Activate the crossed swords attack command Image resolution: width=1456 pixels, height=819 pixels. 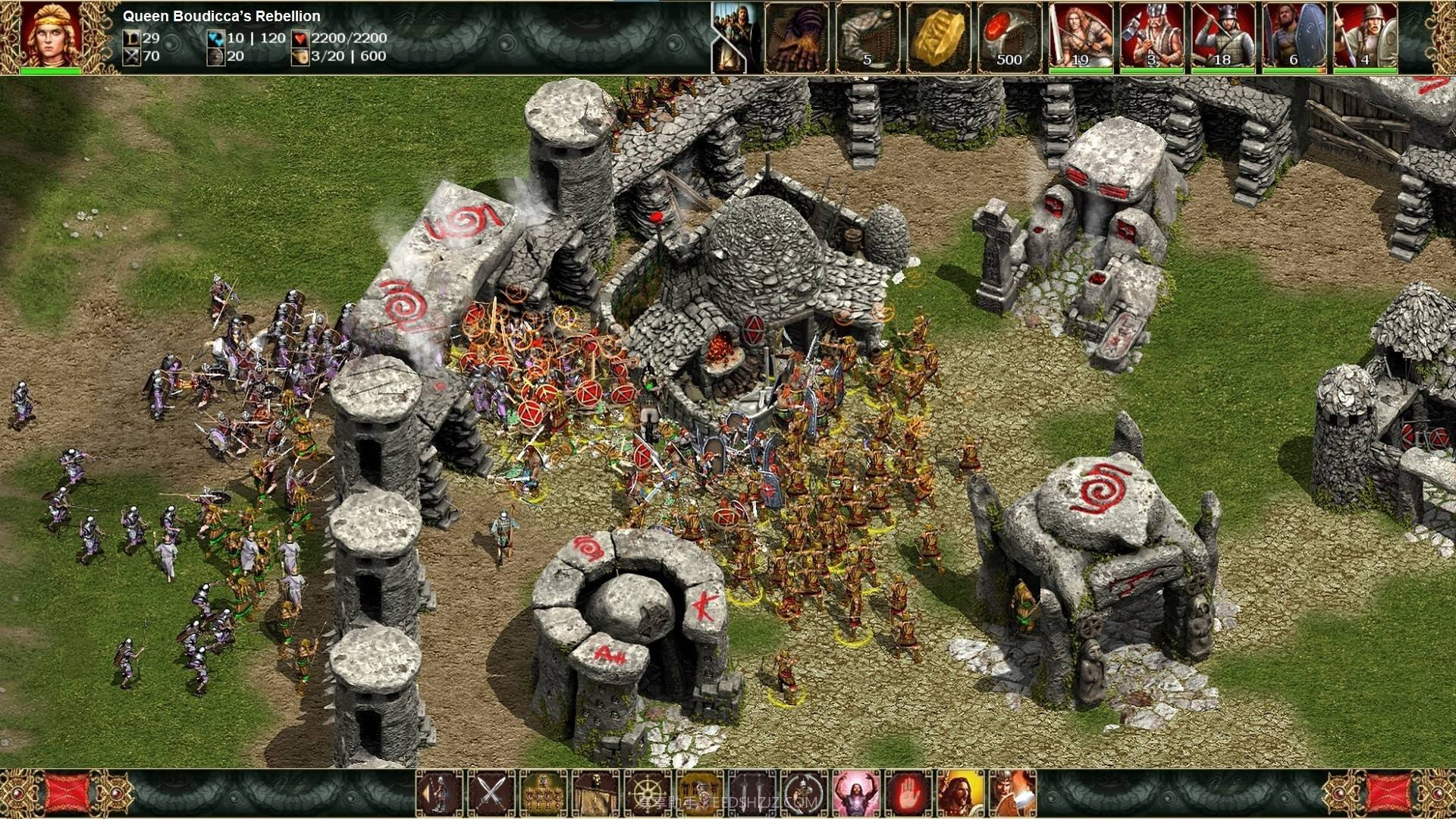(x=491, y=793)
